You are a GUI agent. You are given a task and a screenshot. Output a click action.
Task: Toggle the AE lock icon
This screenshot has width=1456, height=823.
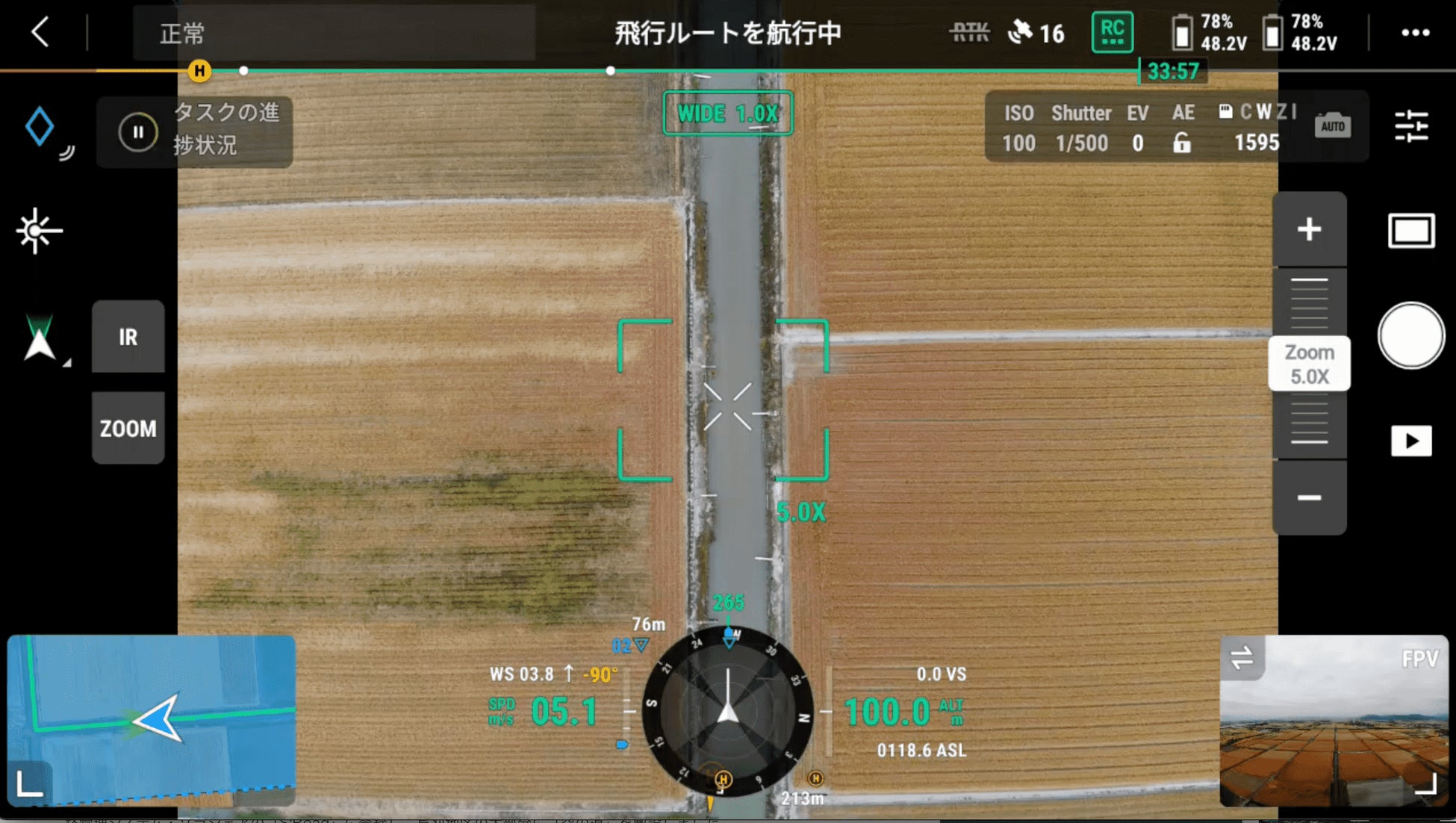(x=1182, y=143)
